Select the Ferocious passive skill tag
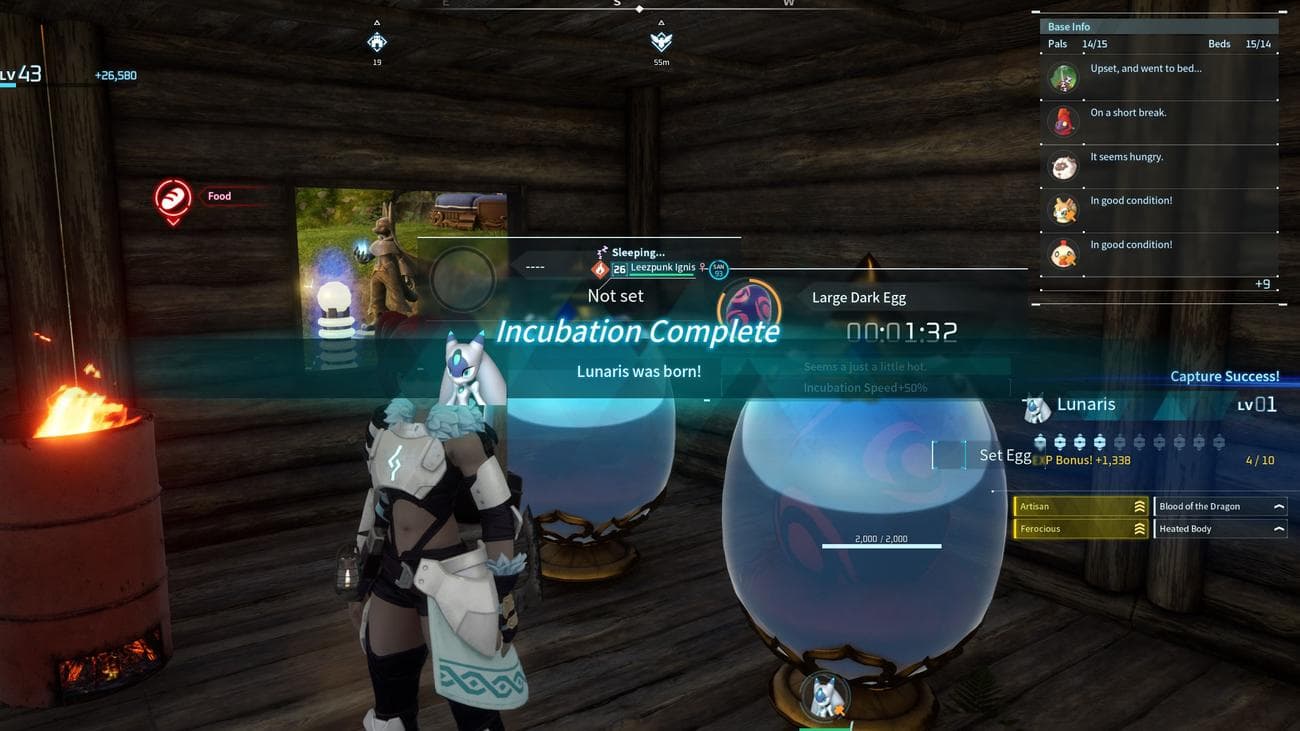Screen dimensions: 1300x731 coord(1081,529)
